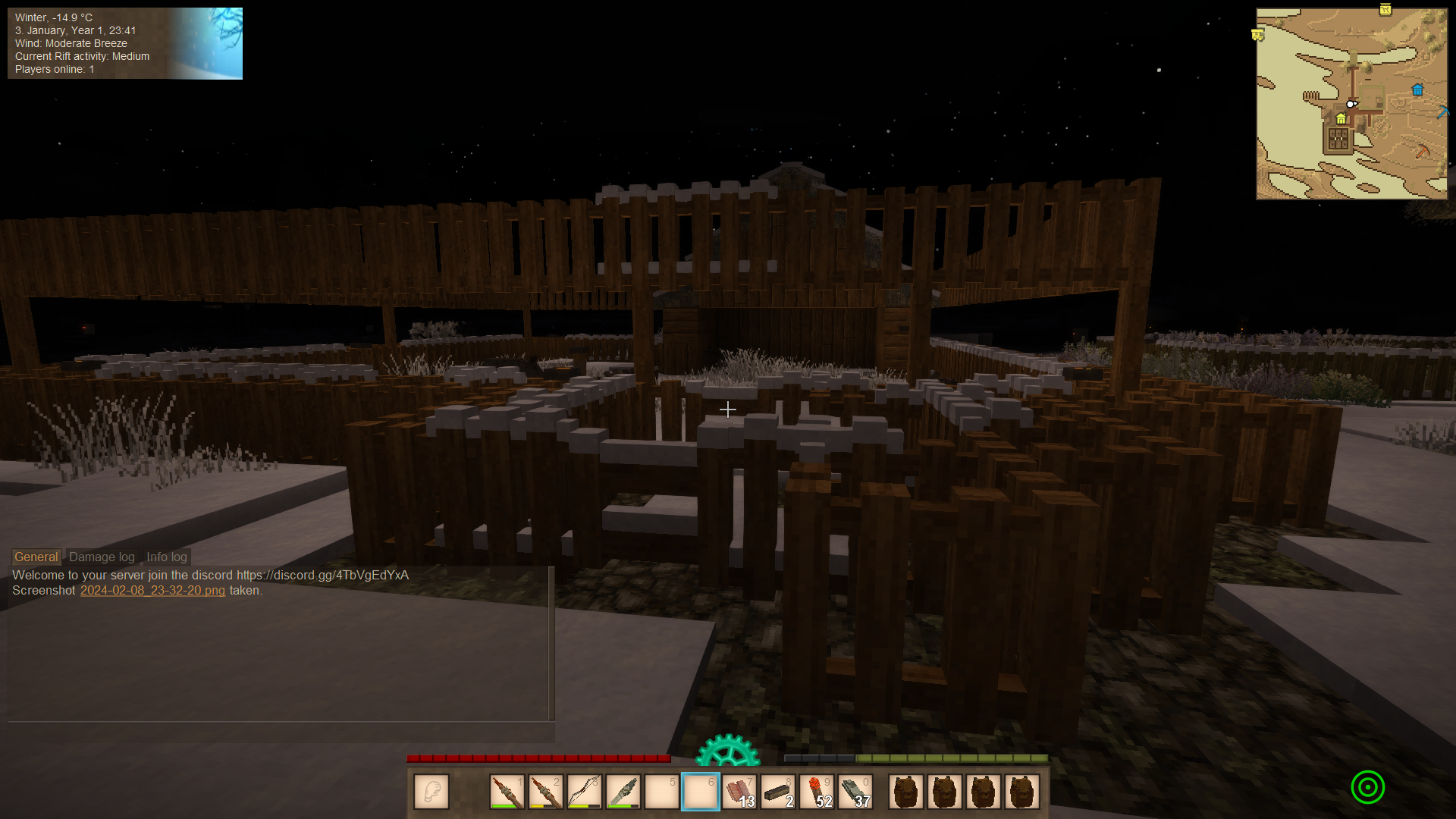The width and height of the screenshot is (1456, 819).
Task: Switch to the Damage log tab
Action: click(x=102, y=557)
